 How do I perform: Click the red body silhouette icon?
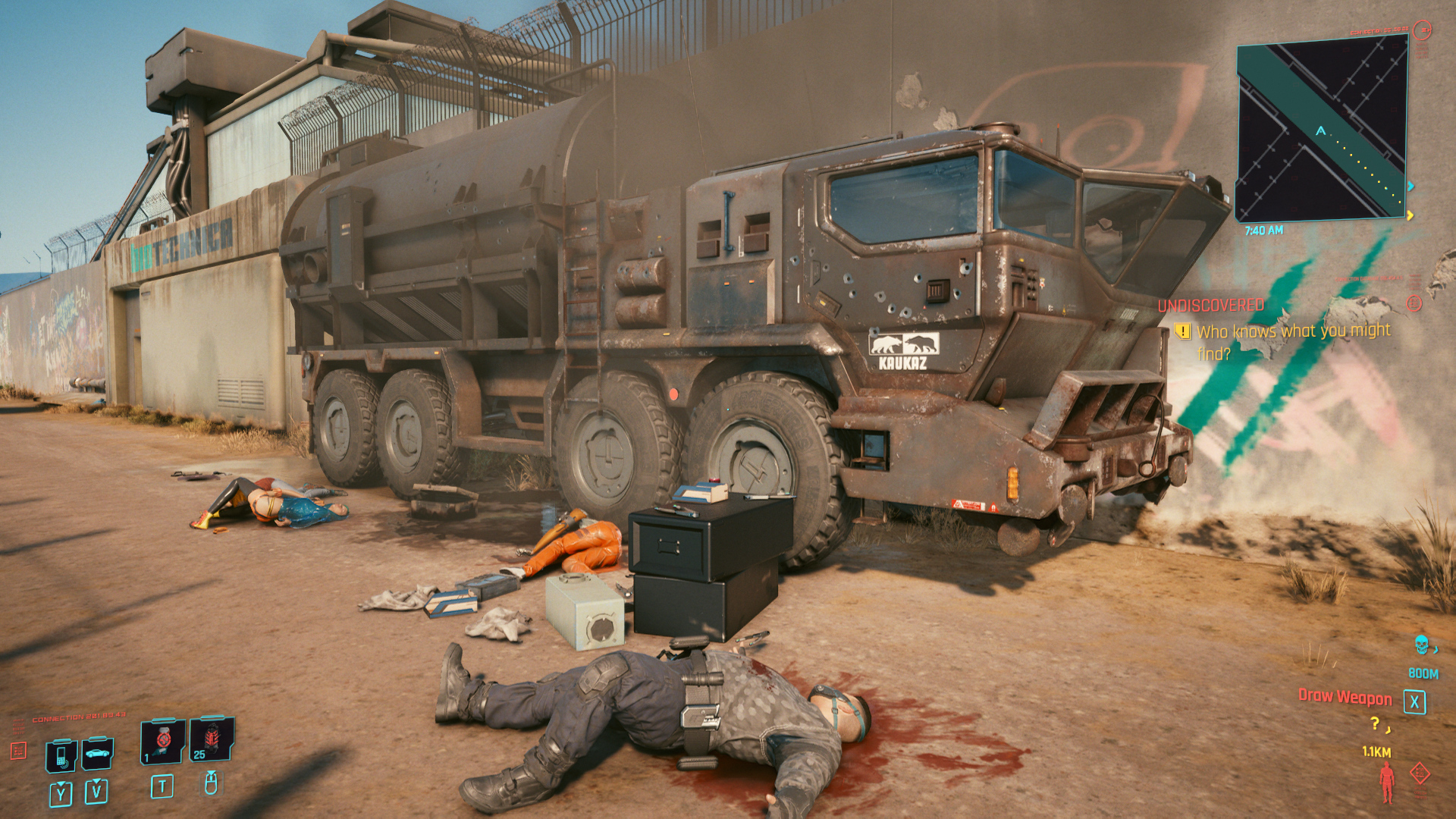coord(1387,783)
